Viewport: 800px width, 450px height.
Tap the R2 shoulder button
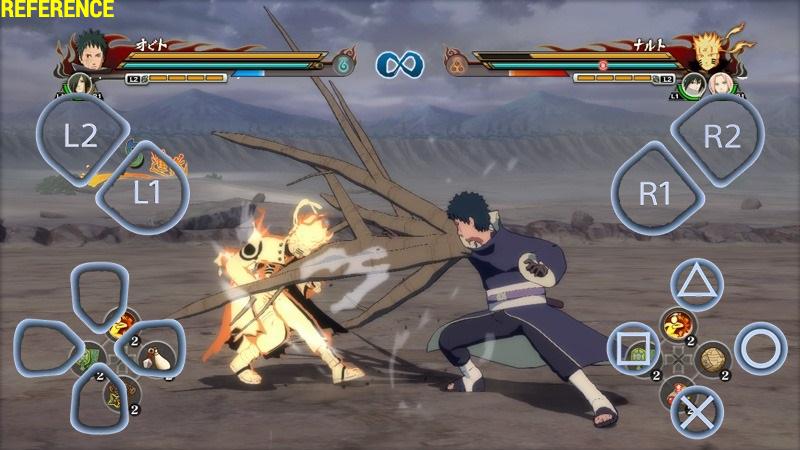719,137
